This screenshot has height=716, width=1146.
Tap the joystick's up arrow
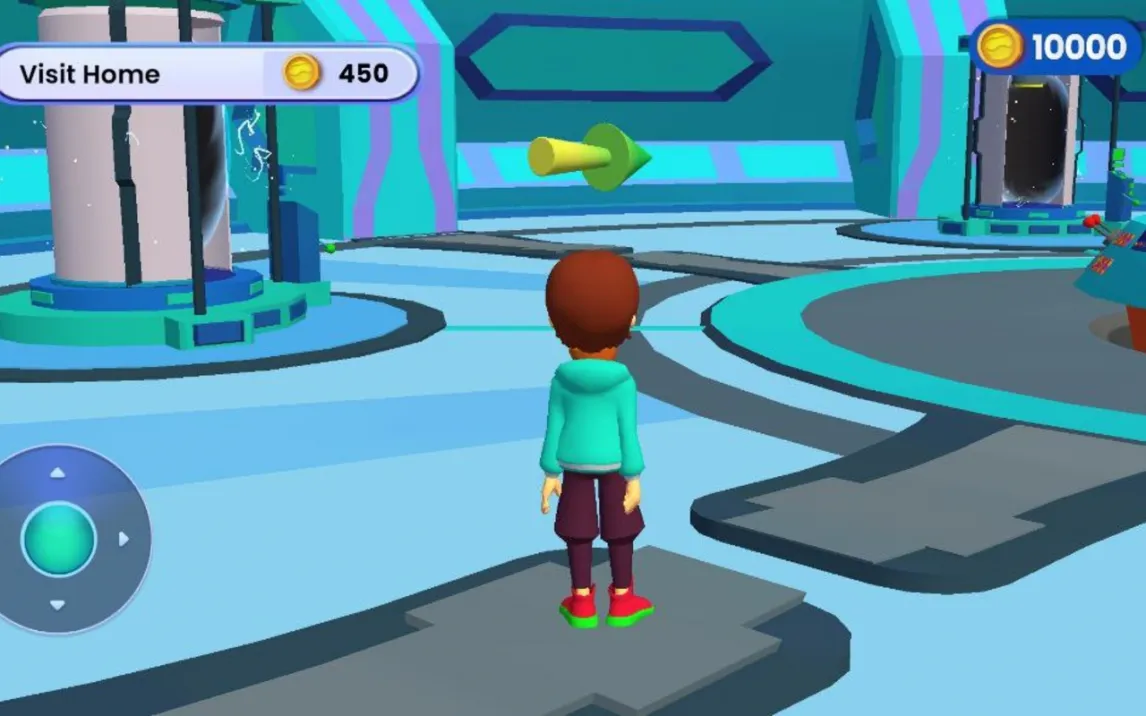(x=58, y=472)
